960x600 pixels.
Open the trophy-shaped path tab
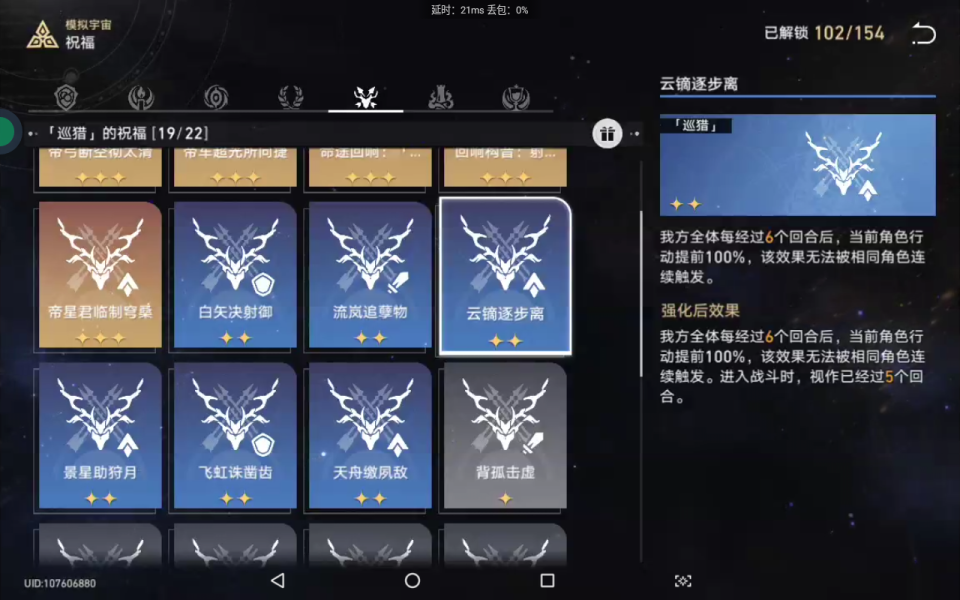[516, 97]
